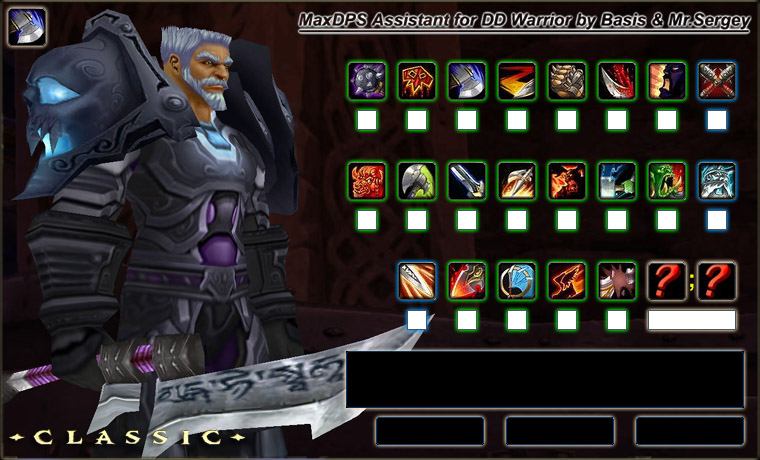
Task: Select the spiked mace ability icon
Action: click(367, 81)
